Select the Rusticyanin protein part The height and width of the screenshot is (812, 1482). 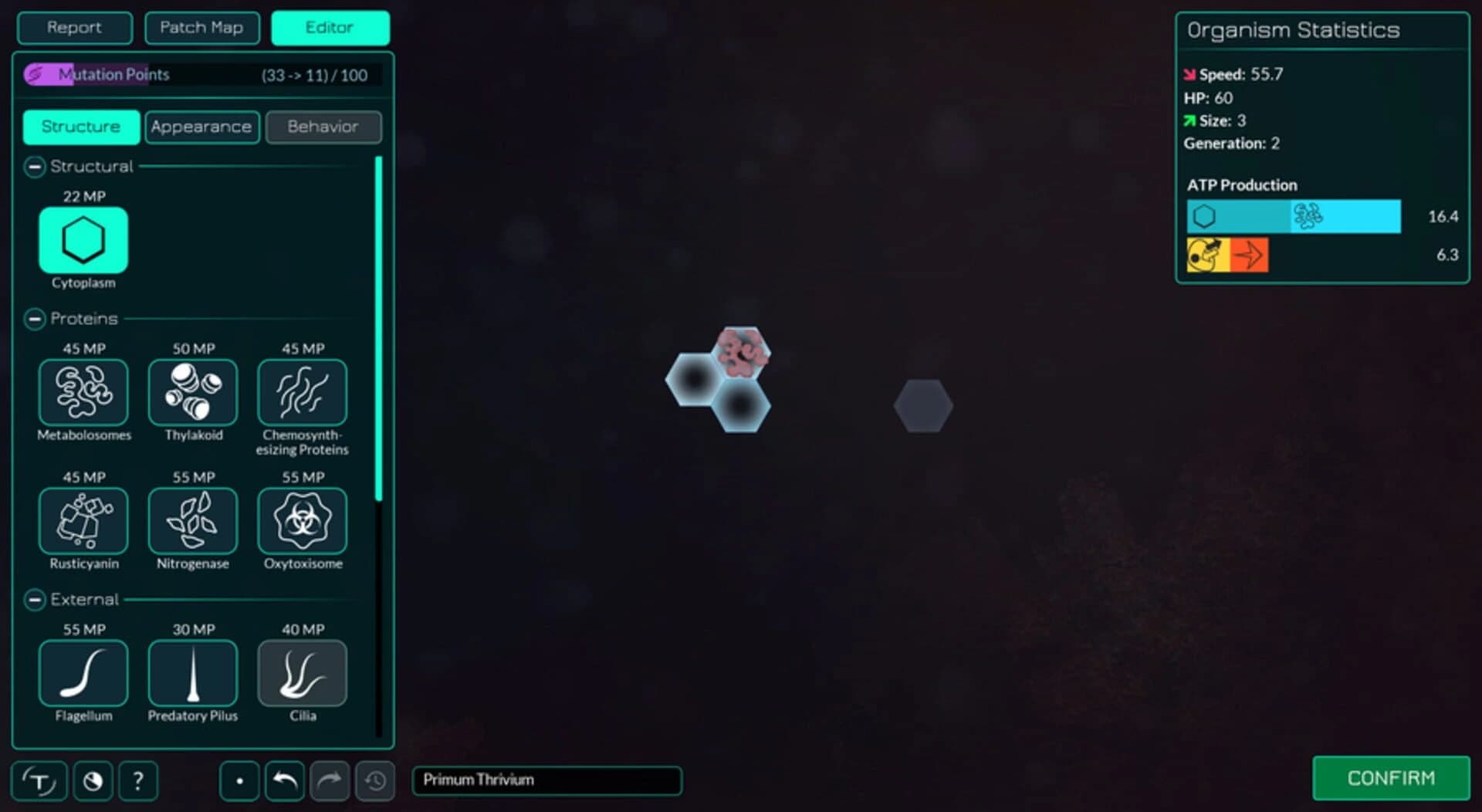83,521
